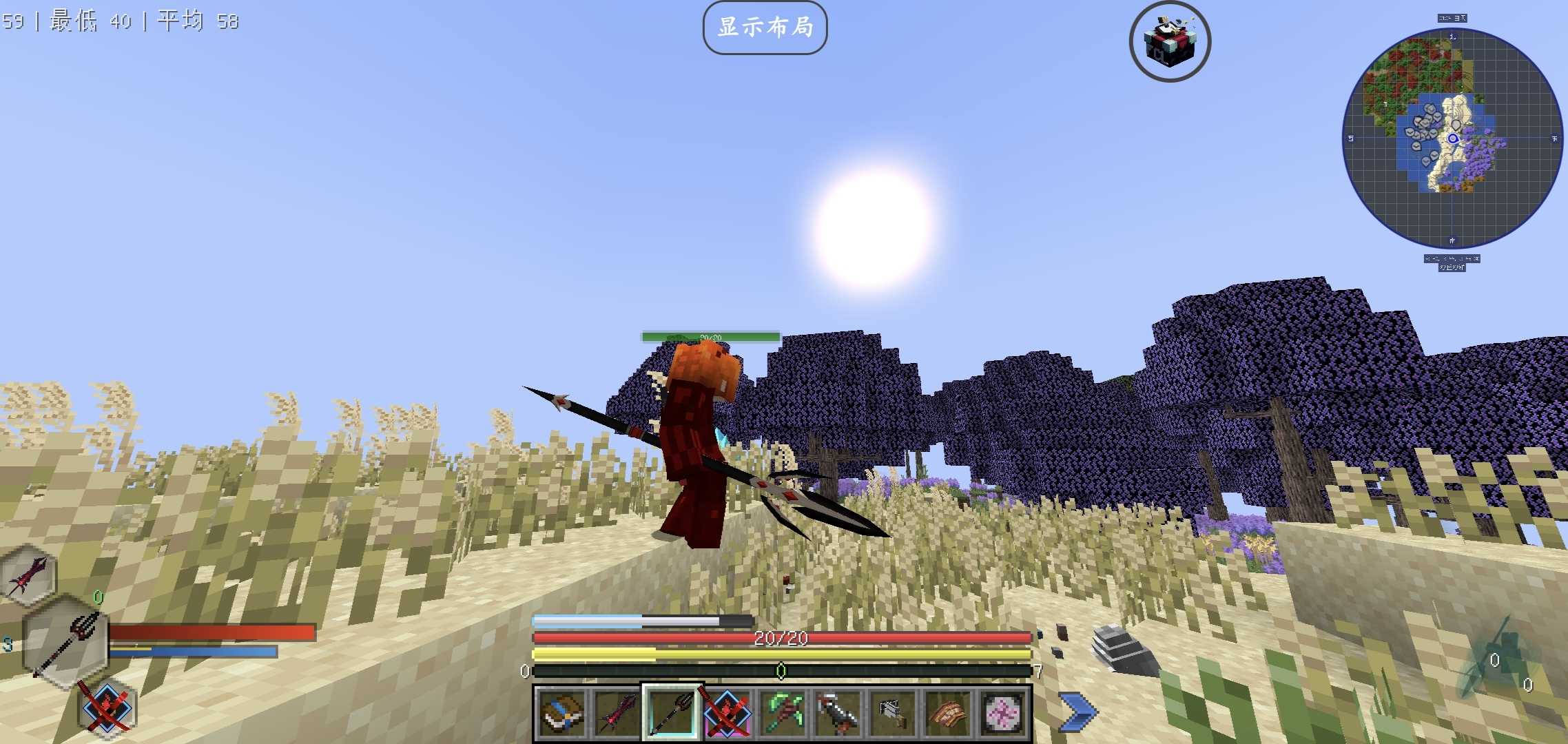Screen dimensions: 1568x744
Task: Select the book item in the hotbar
Action: [561, 712]
